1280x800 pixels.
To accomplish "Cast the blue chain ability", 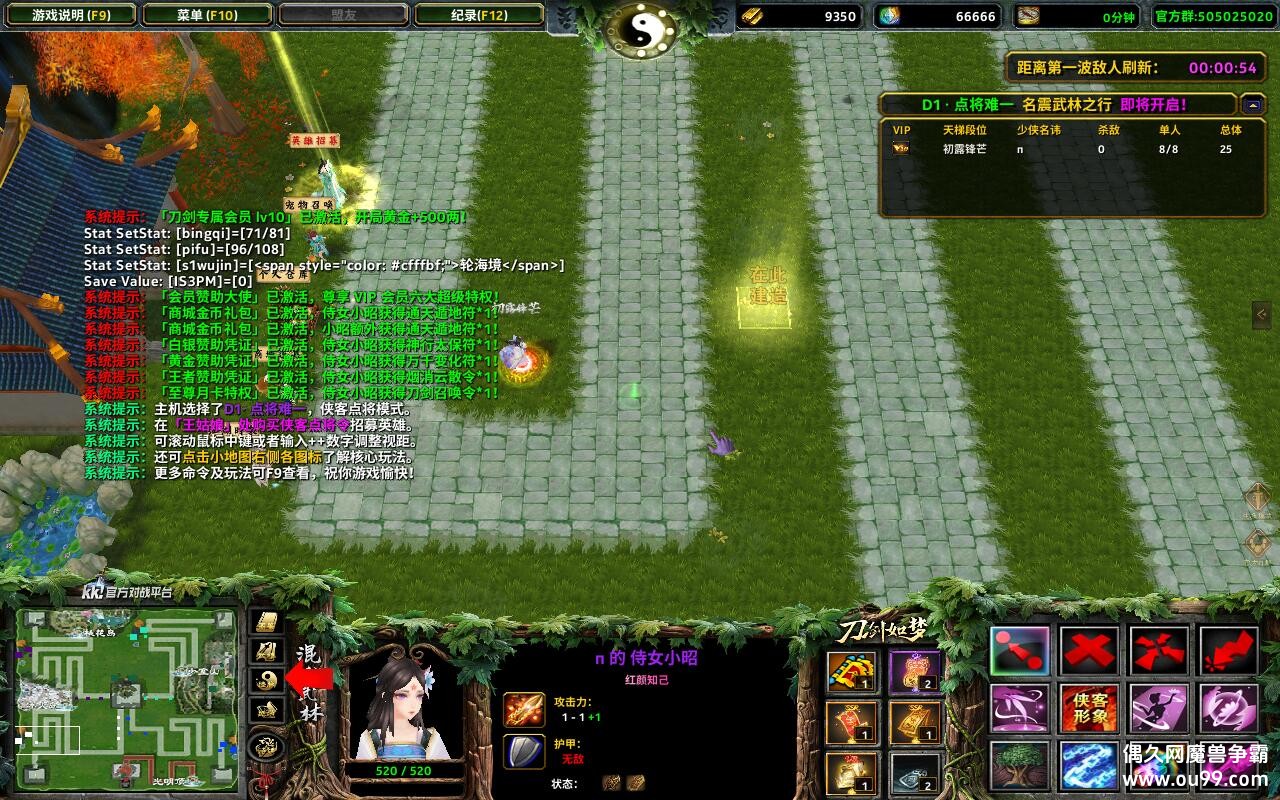I will pos(1090,765).
